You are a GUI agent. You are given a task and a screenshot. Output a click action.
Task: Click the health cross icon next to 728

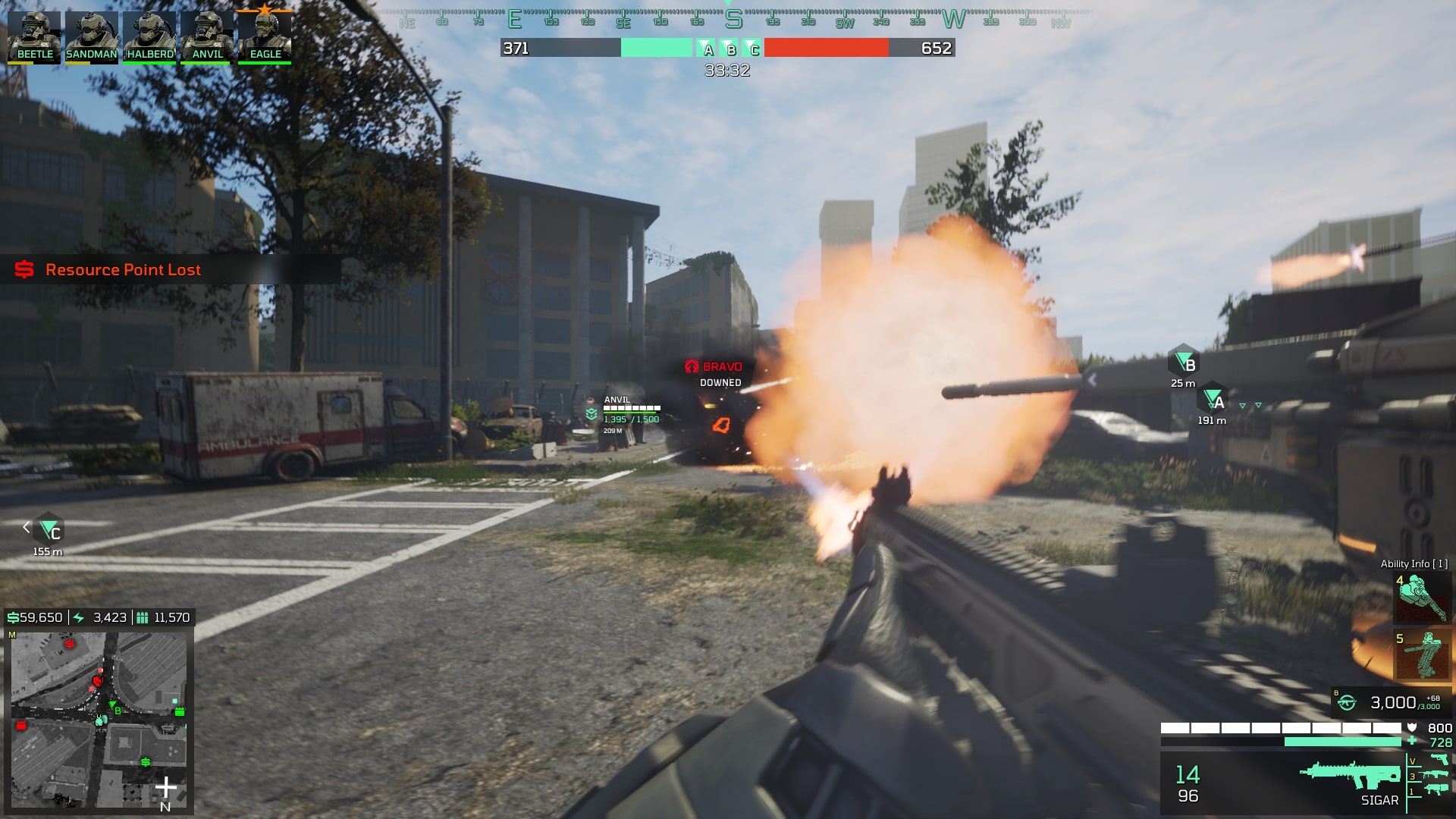pyautogui.click(x=1412, y=740)
